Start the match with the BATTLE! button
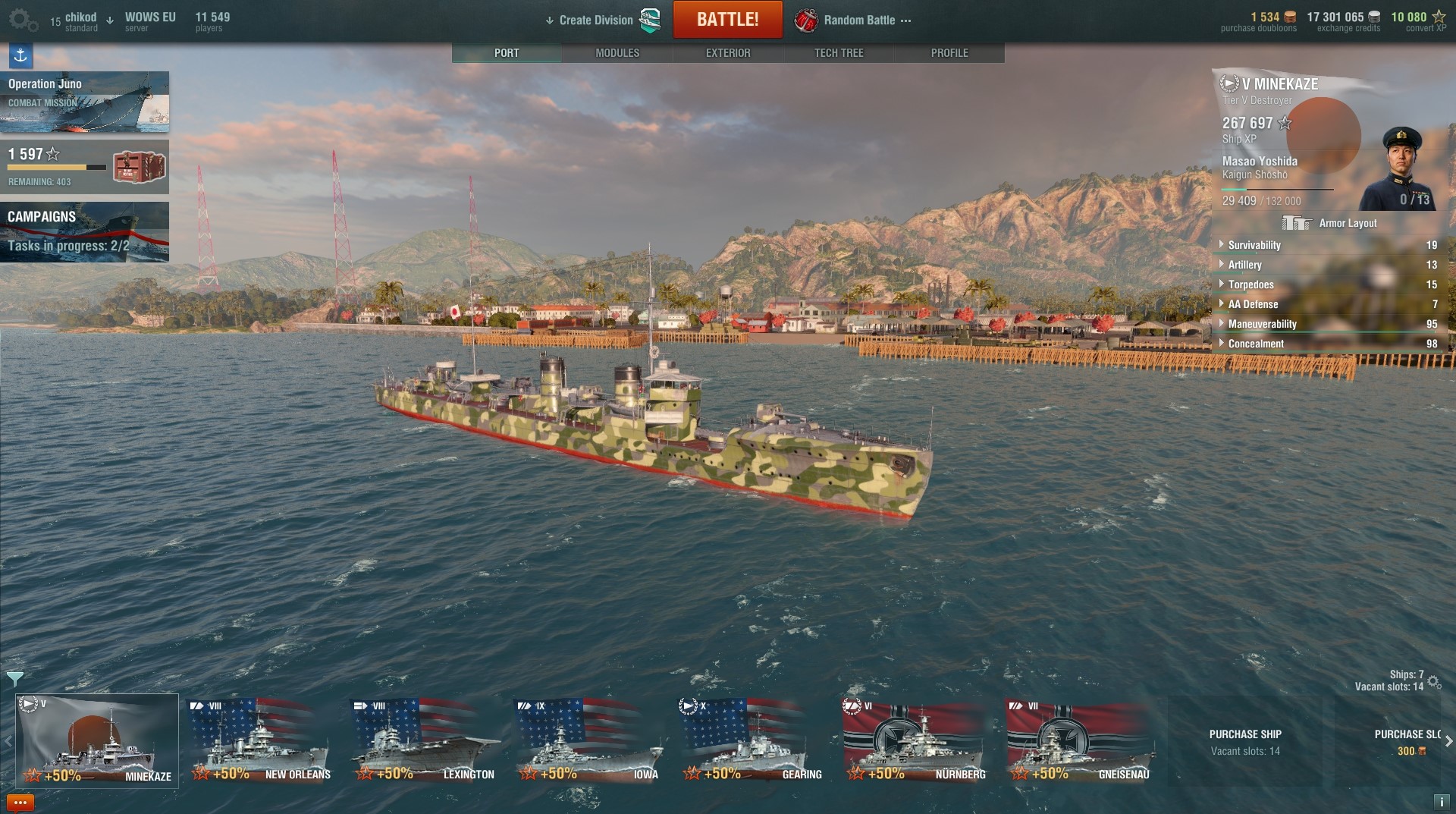This screenshot has width=1456, height=814. pos(727,20)
